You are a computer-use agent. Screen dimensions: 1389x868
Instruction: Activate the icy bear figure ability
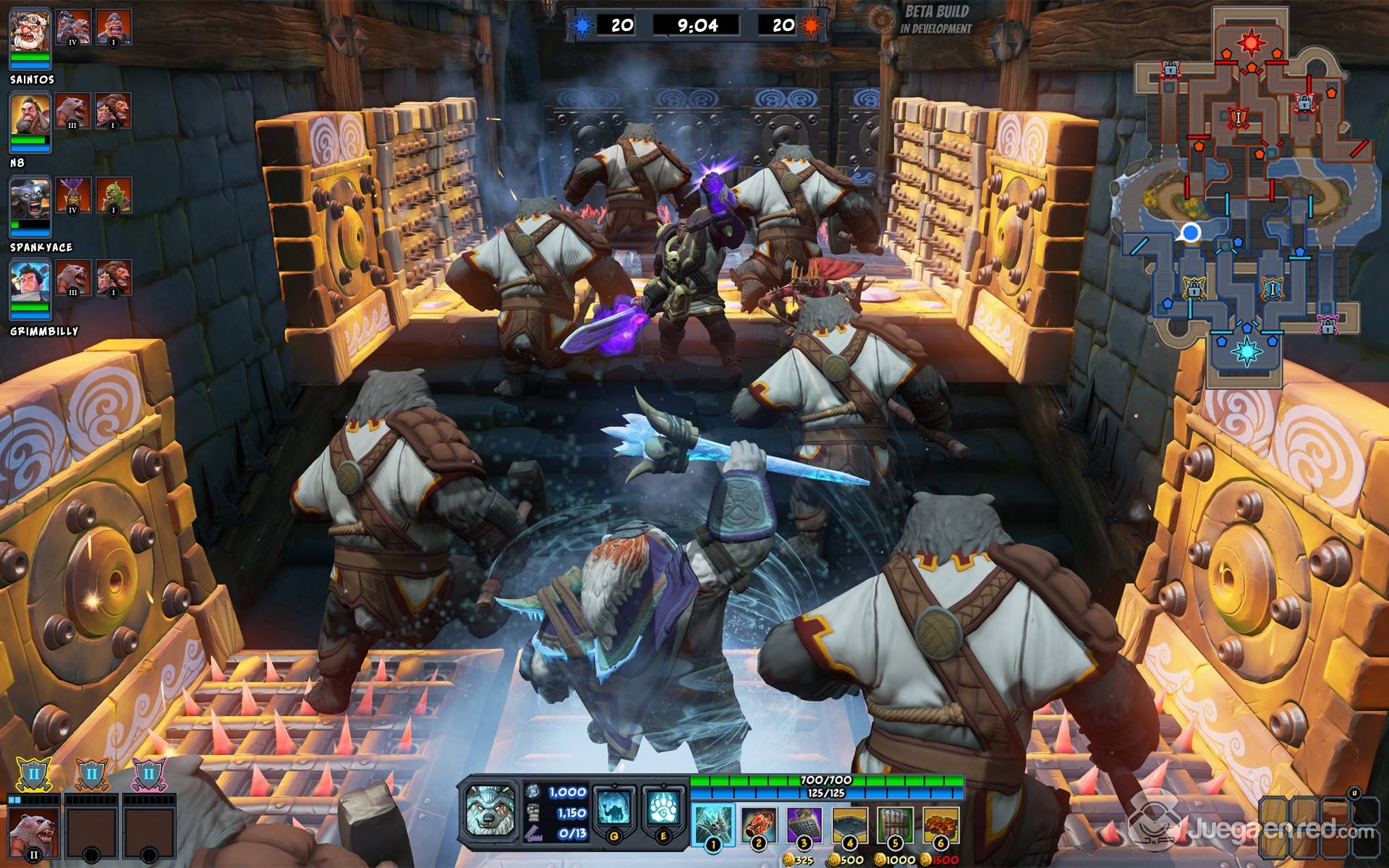(x=614, y=809)
